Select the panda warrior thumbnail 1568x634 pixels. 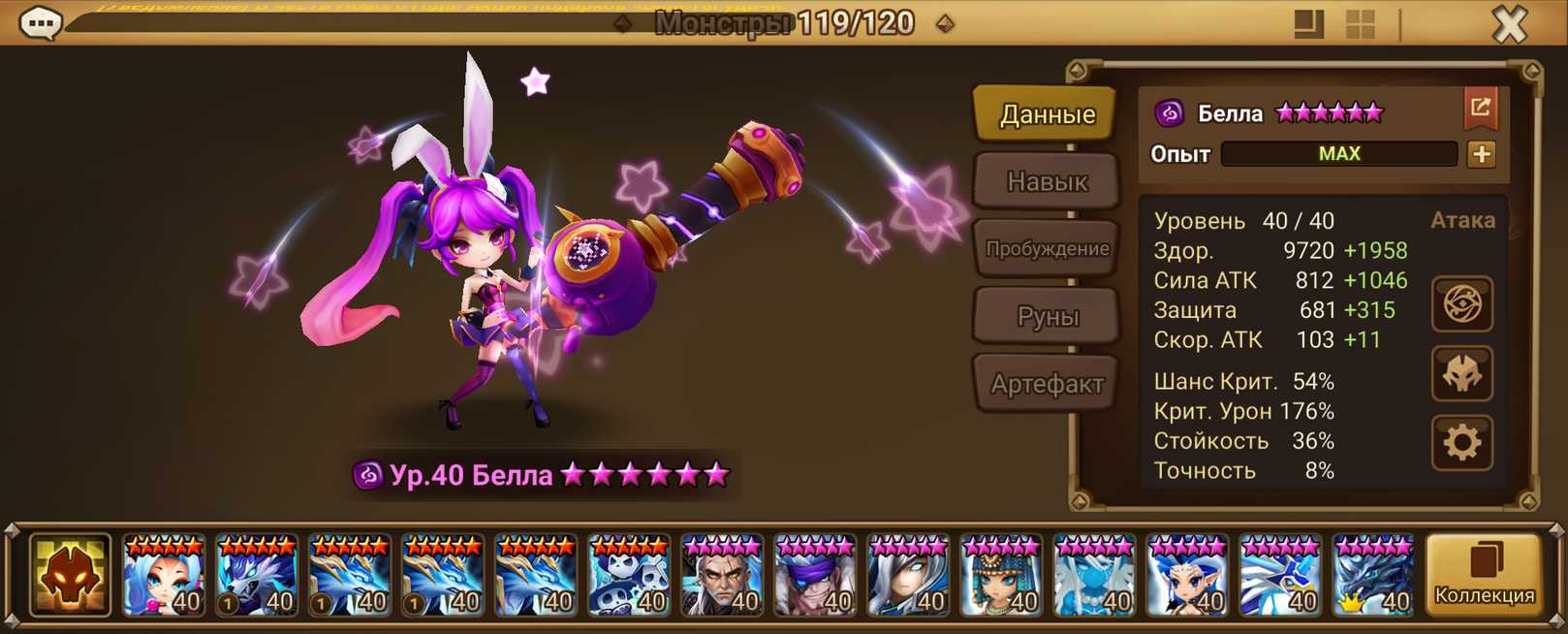point(629,576)
